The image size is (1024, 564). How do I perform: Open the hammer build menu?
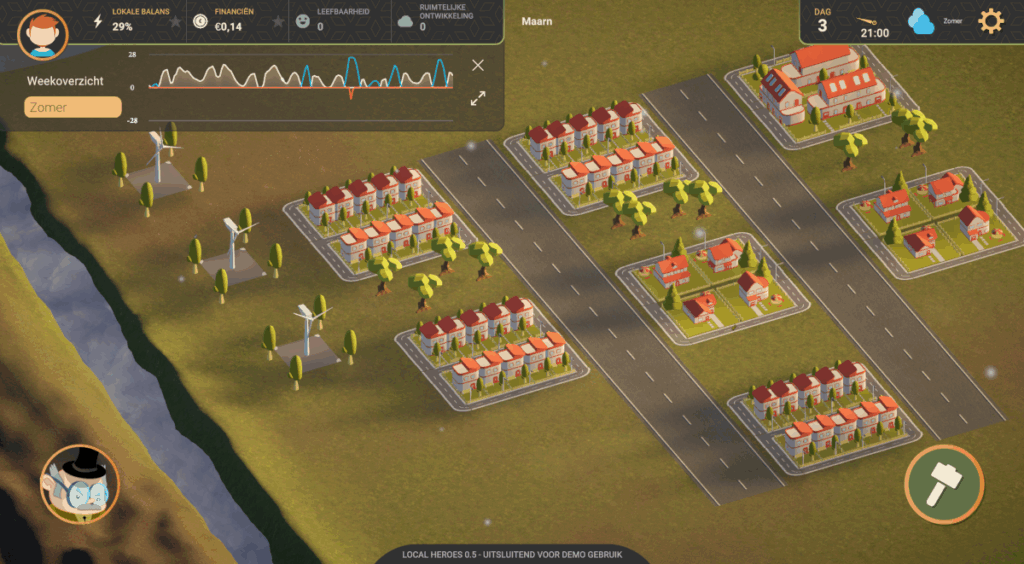click(943, 484)
